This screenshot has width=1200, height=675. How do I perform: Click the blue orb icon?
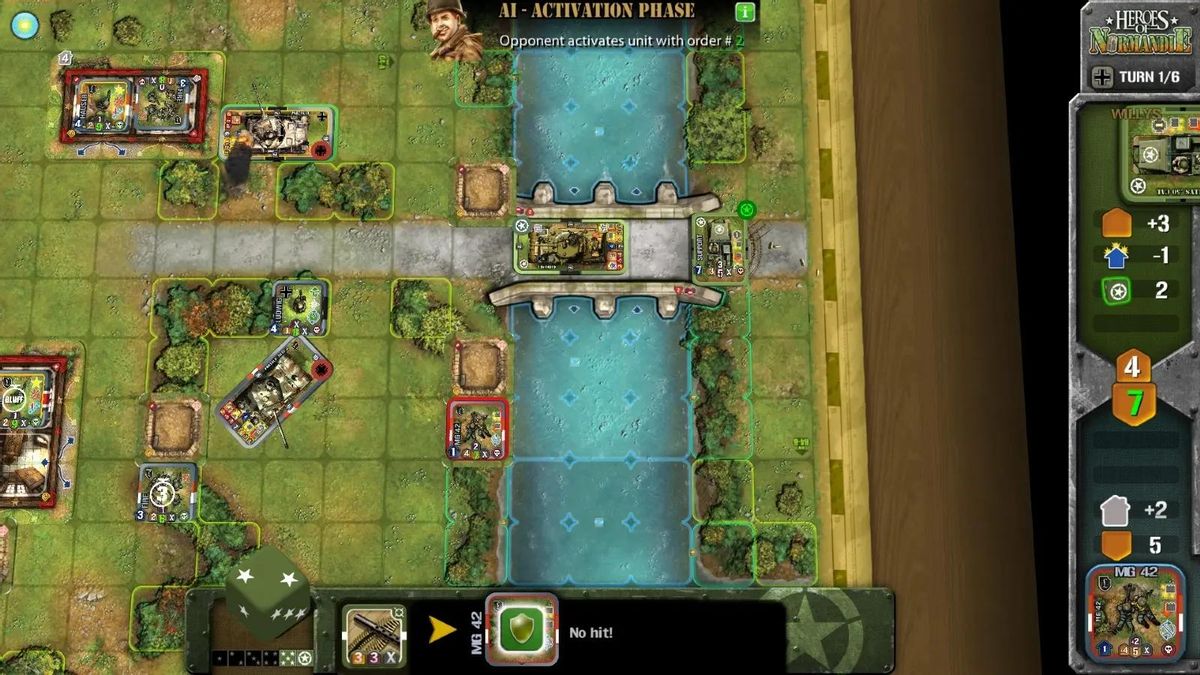[x=24, y=25]
